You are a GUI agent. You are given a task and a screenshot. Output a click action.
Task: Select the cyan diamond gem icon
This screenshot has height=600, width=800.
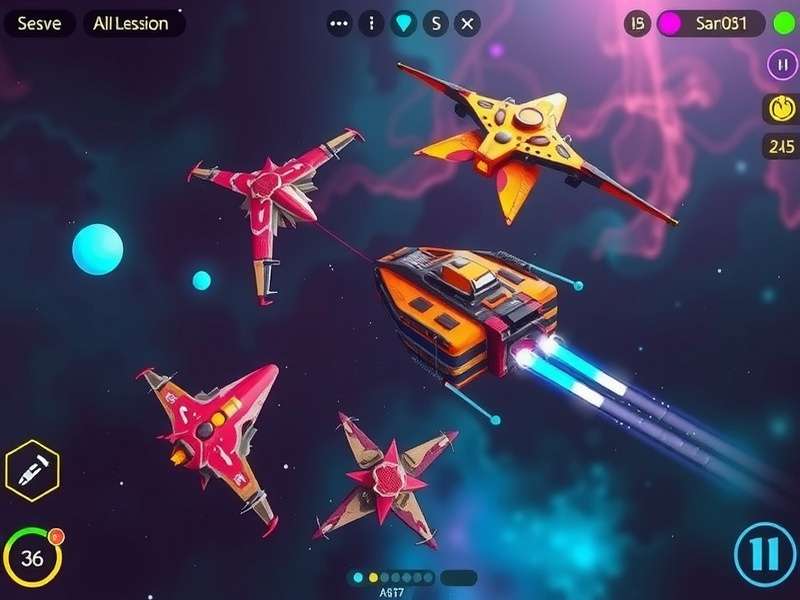(402, 24)
